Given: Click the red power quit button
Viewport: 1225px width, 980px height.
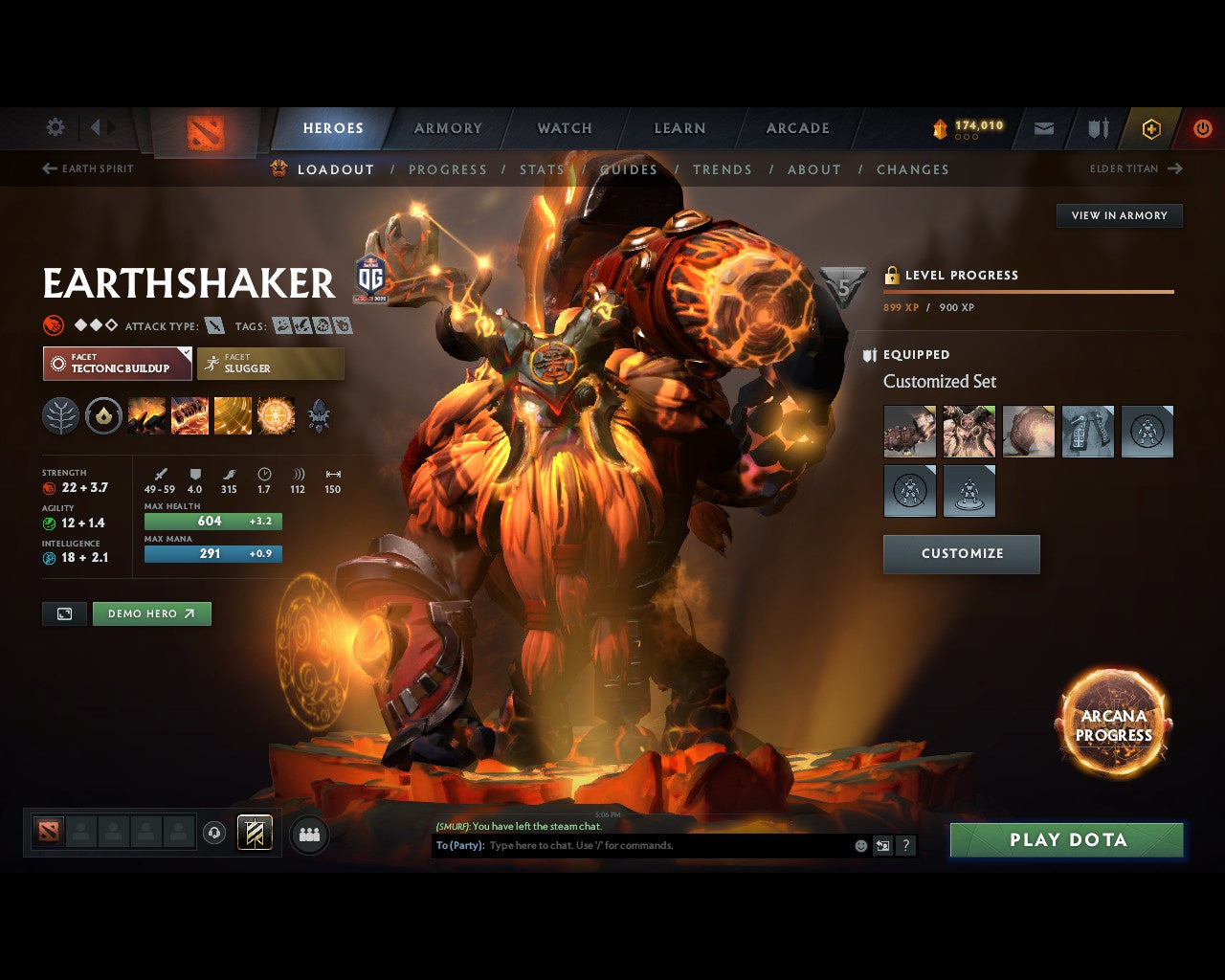Looking at the screenshot, I should pyautogui.click(x=1202, y=128).
